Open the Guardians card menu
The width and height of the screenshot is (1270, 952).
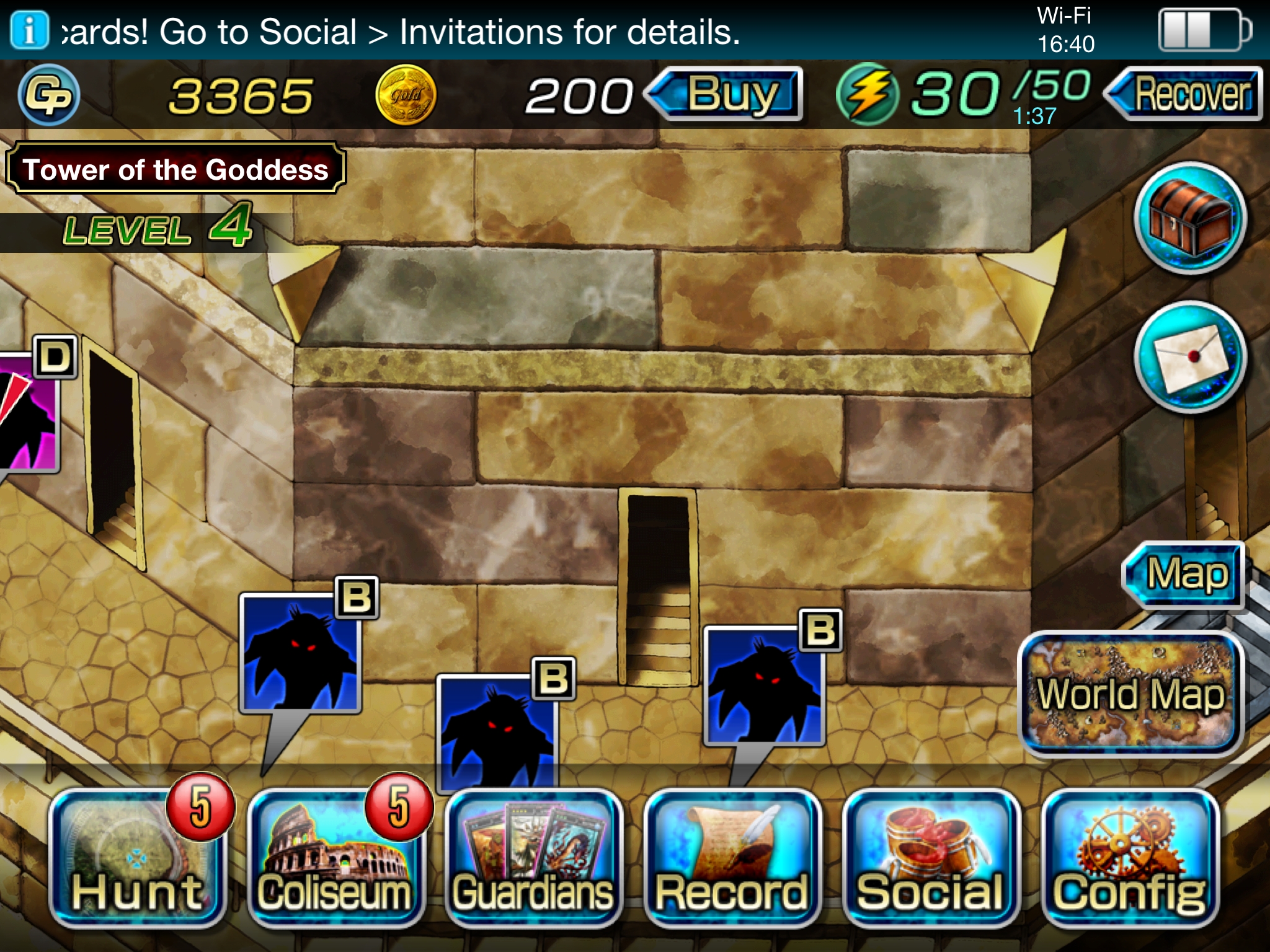coord(534,859)
